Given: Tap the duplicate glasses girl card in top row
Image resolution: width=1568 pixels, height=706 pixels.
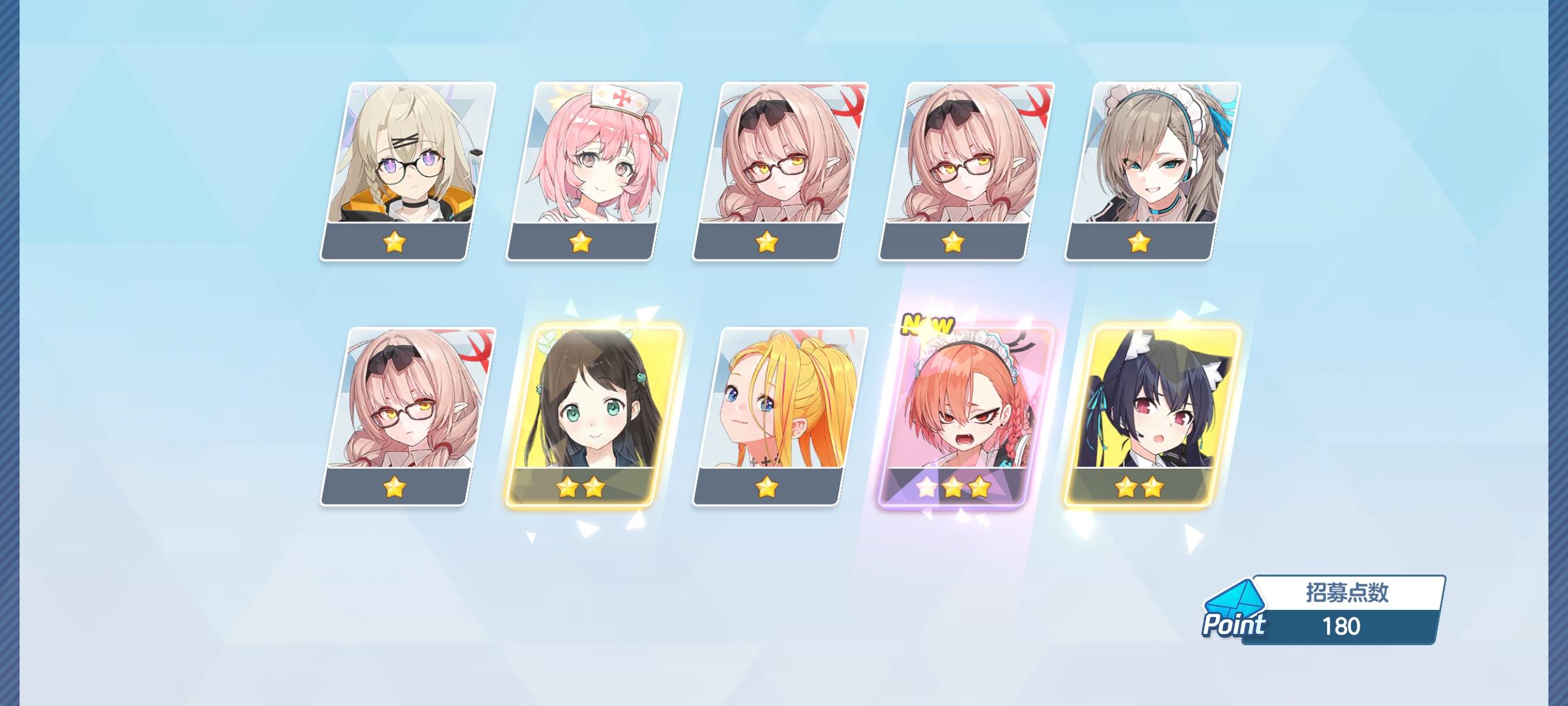Looking at the screenshot, I should 957,167.
